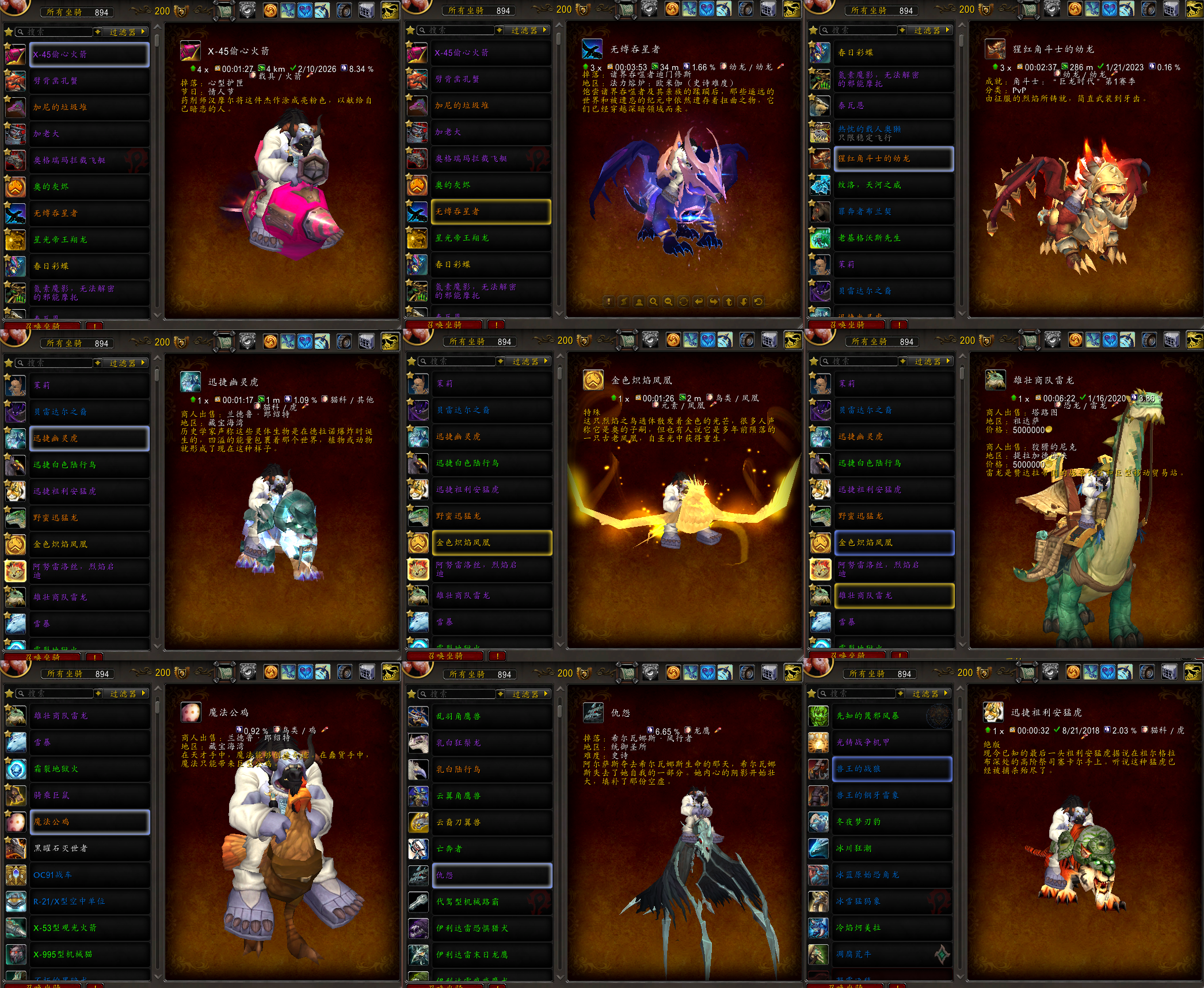Viewport: 1204px width, 988px height.
Task: Pick the 伊利达雷恐惧猎犬 mount
Action: 491,929
